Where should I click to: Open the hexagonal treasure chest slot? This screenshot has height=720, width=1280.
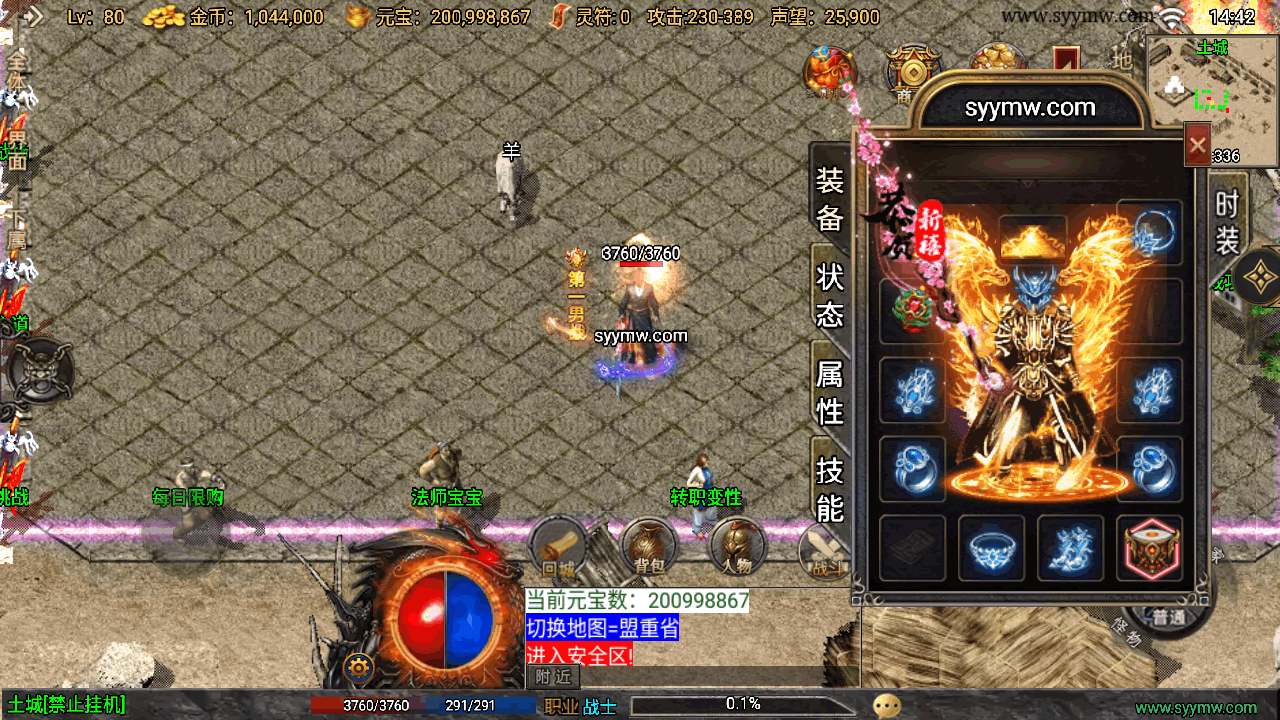pos(1150,548)
